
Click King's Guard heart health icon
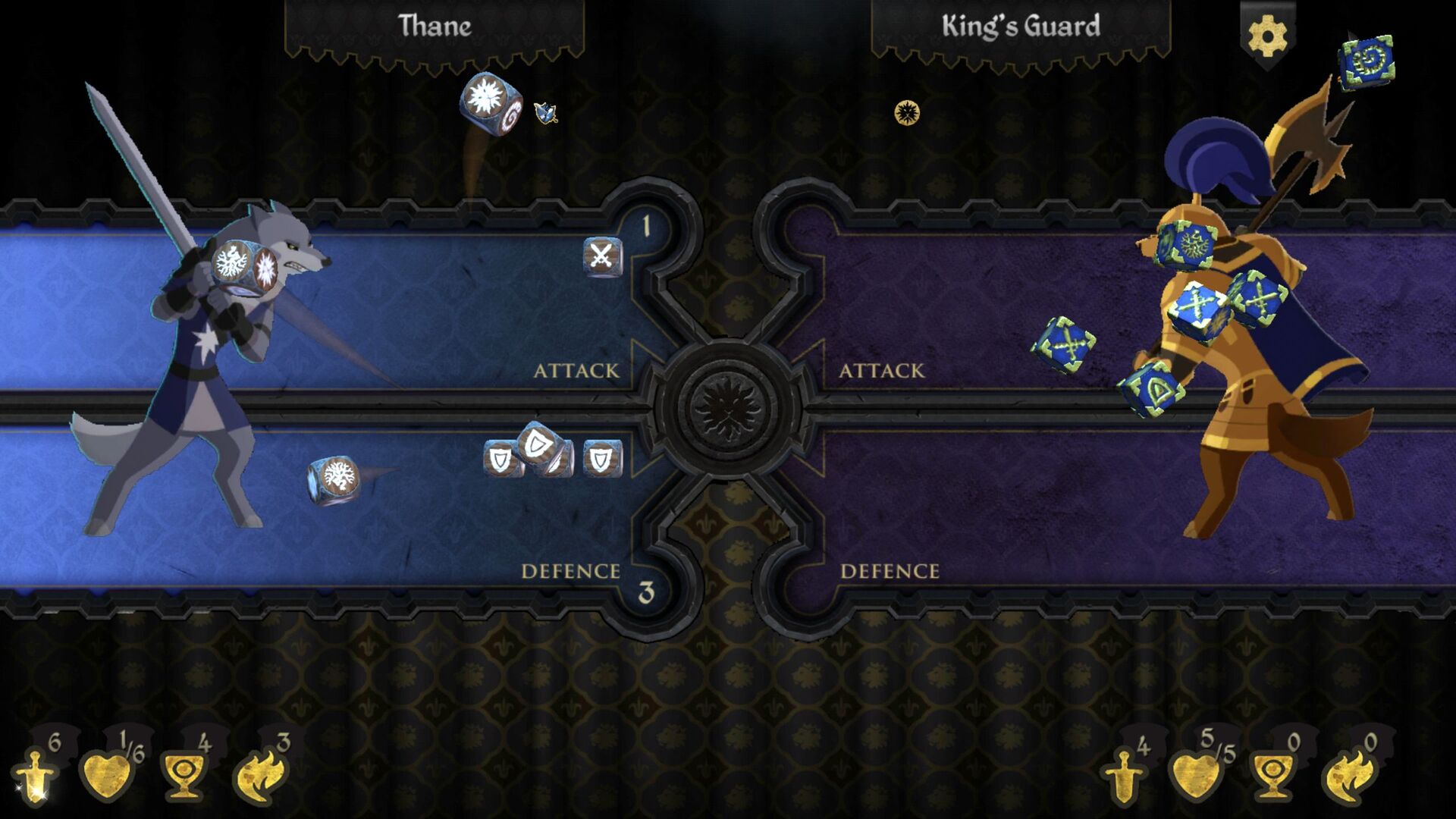point(1198,775)
